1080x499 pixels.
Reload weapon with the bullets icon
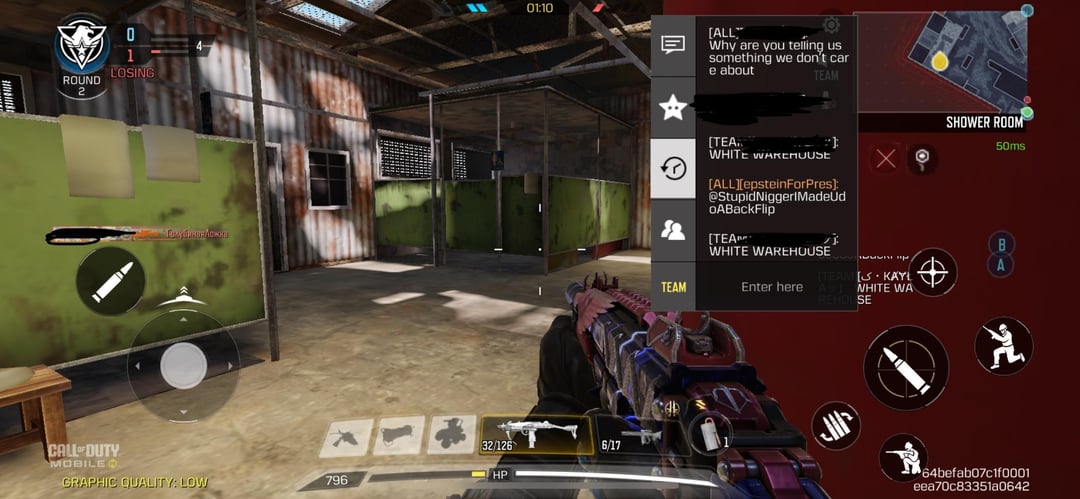click(x=836, y=426)
